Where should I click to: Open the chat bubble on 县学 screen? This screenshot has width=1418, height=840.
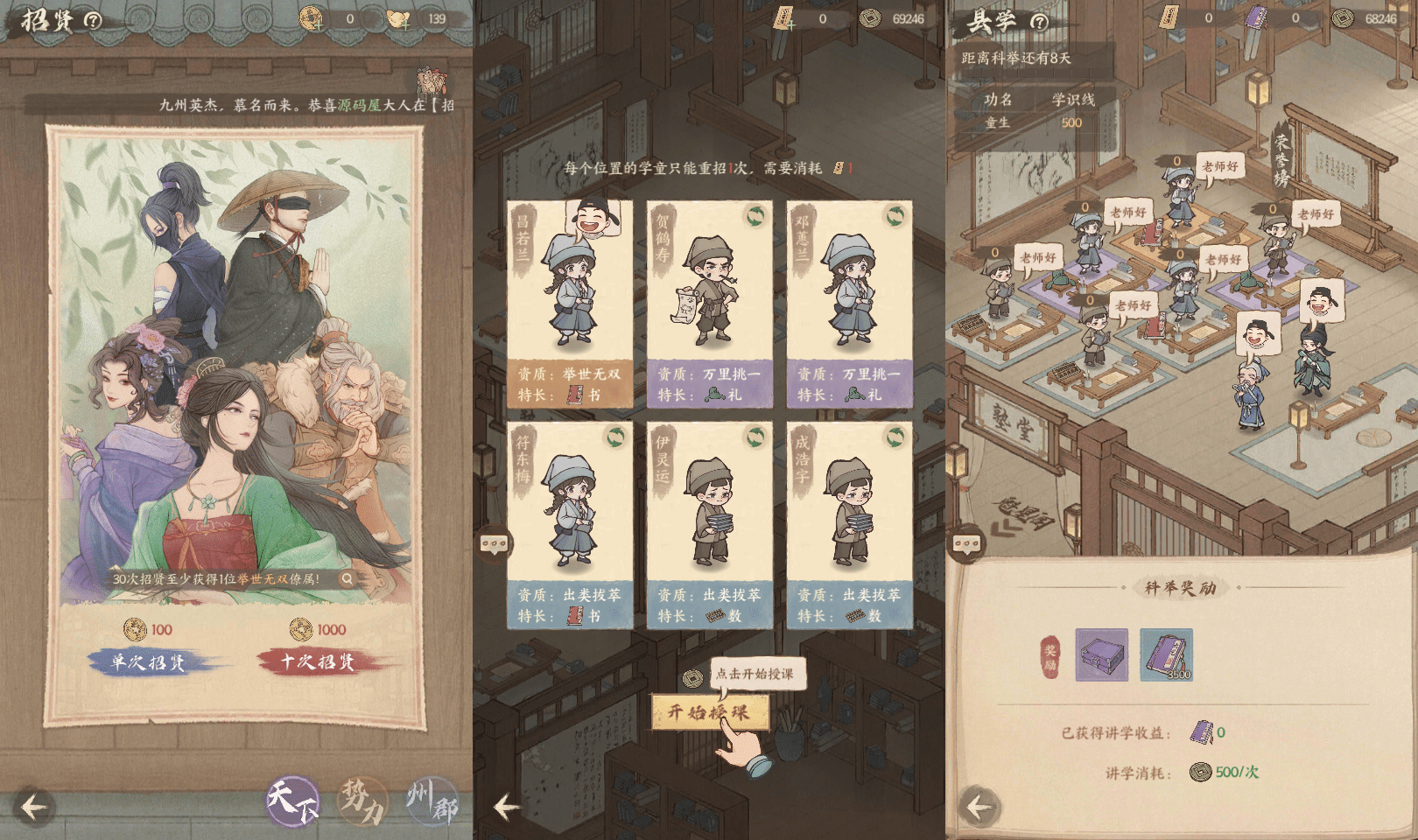point(966,544)
